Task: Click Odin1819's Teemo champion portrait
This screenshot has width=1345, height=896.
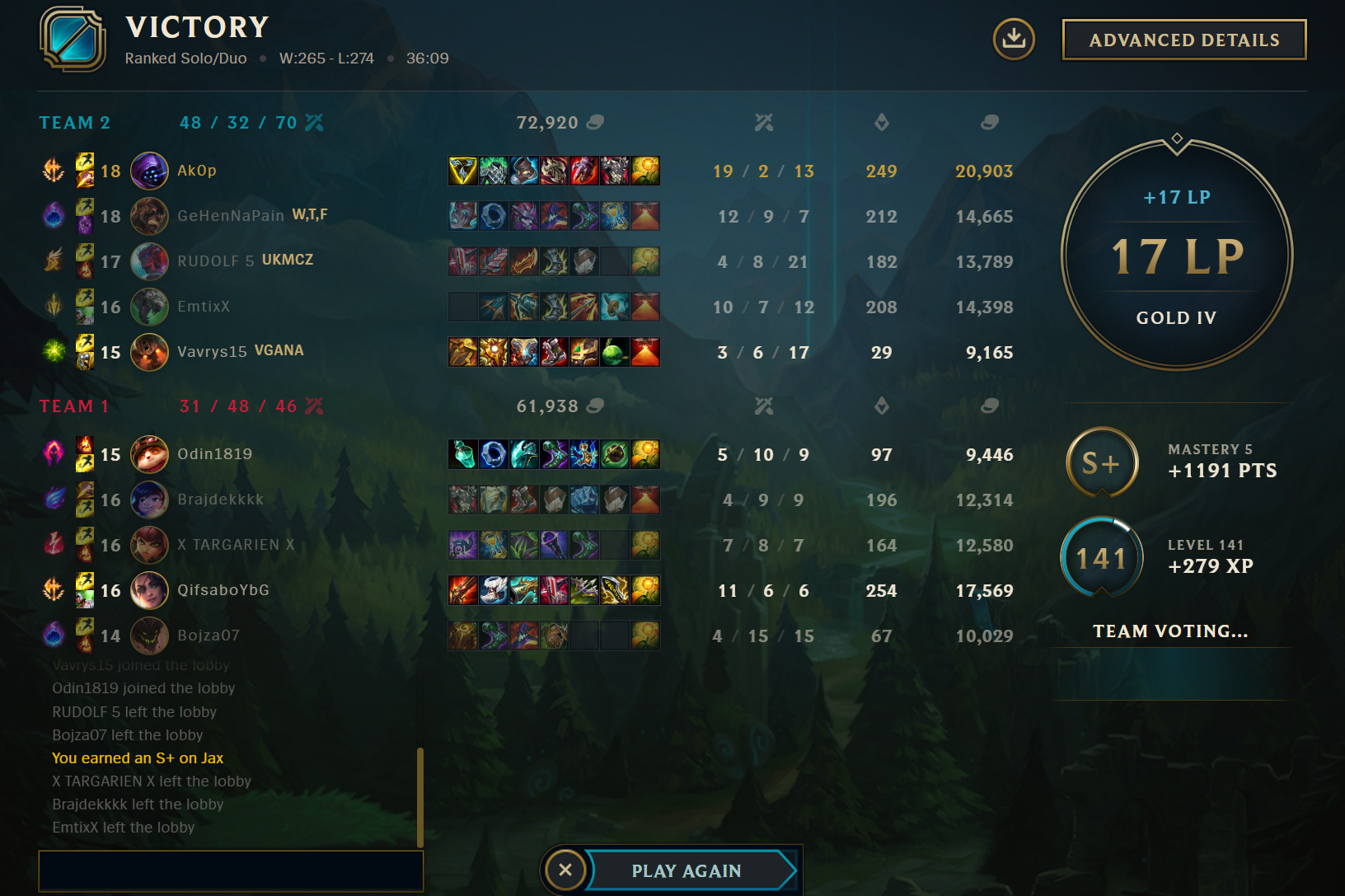Action: coord(149,454)
